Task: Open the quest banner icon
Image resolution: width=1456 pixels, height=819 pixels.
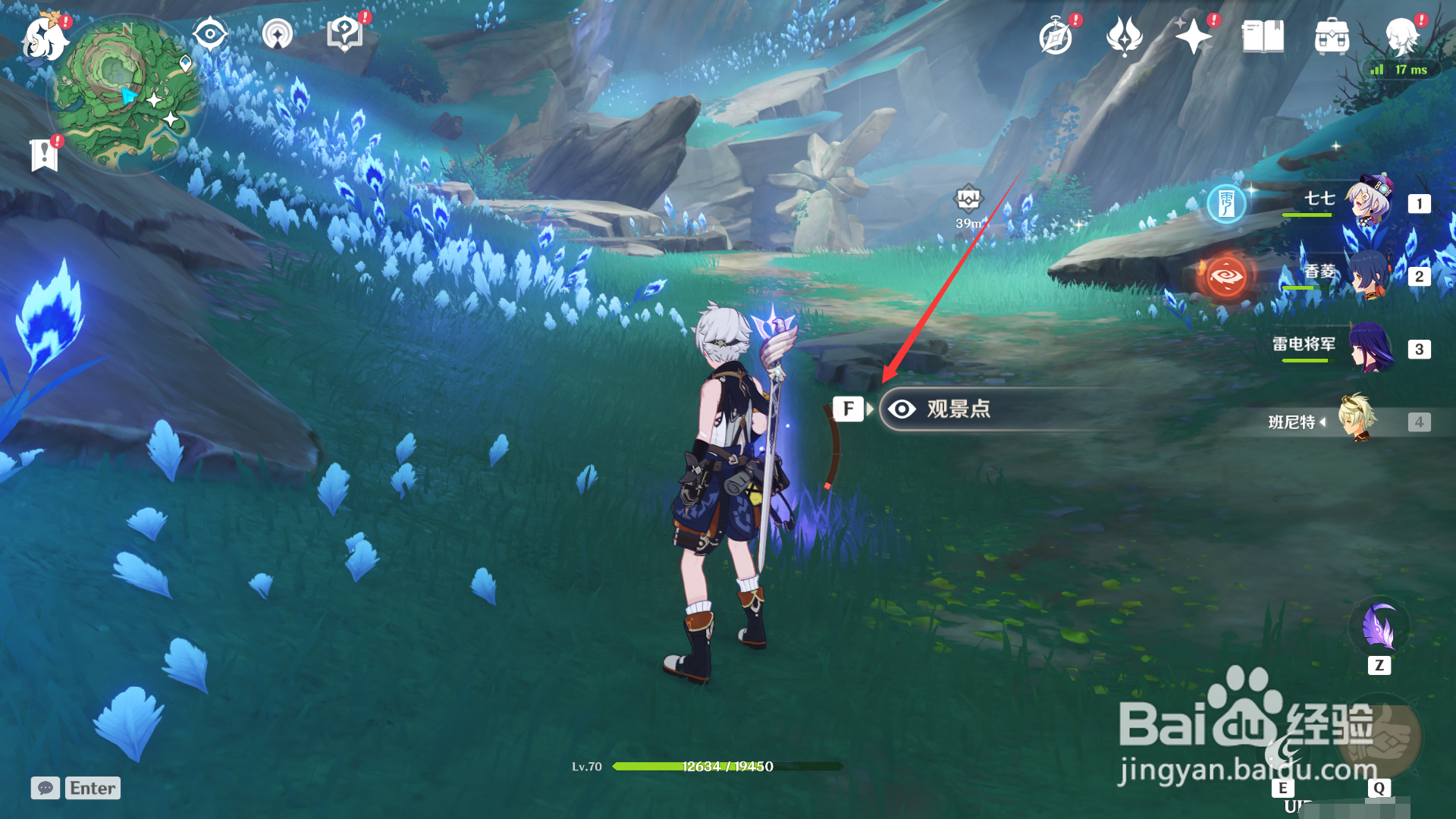Action: (44, 155)
